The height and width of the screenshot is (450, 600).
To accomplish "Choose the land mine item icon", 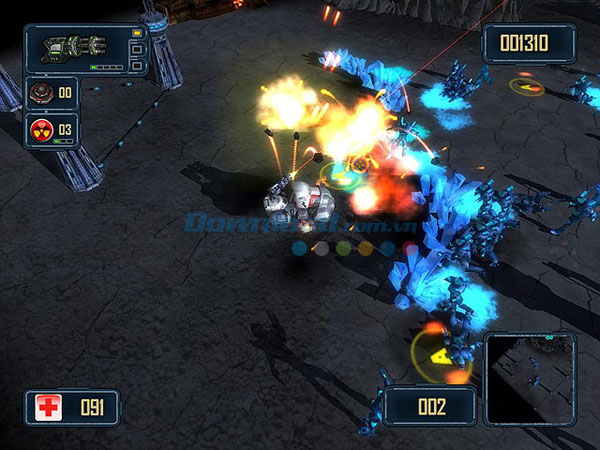I will (42, 93).
